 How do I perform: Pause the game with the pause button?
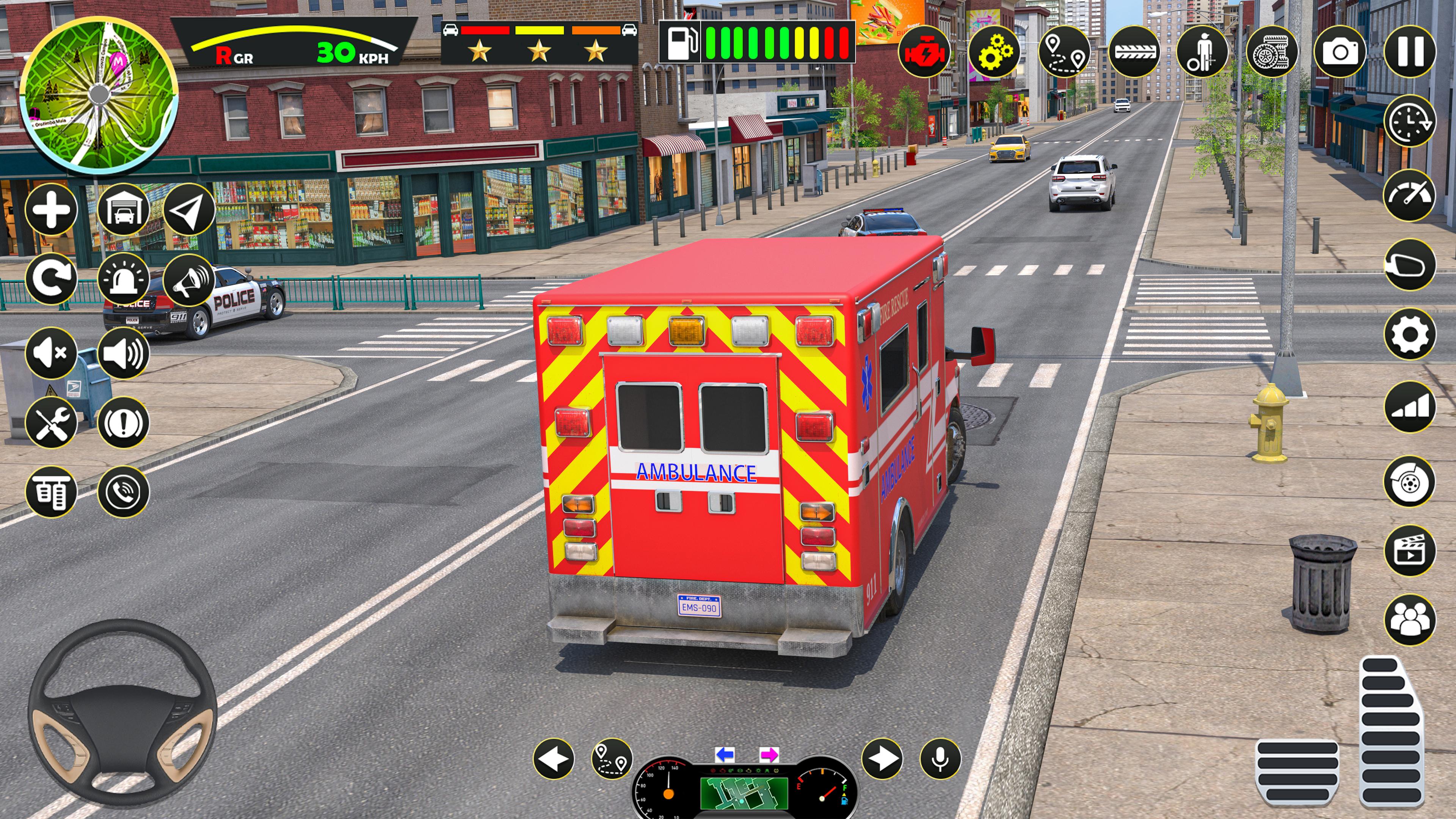pos(1410,52)
